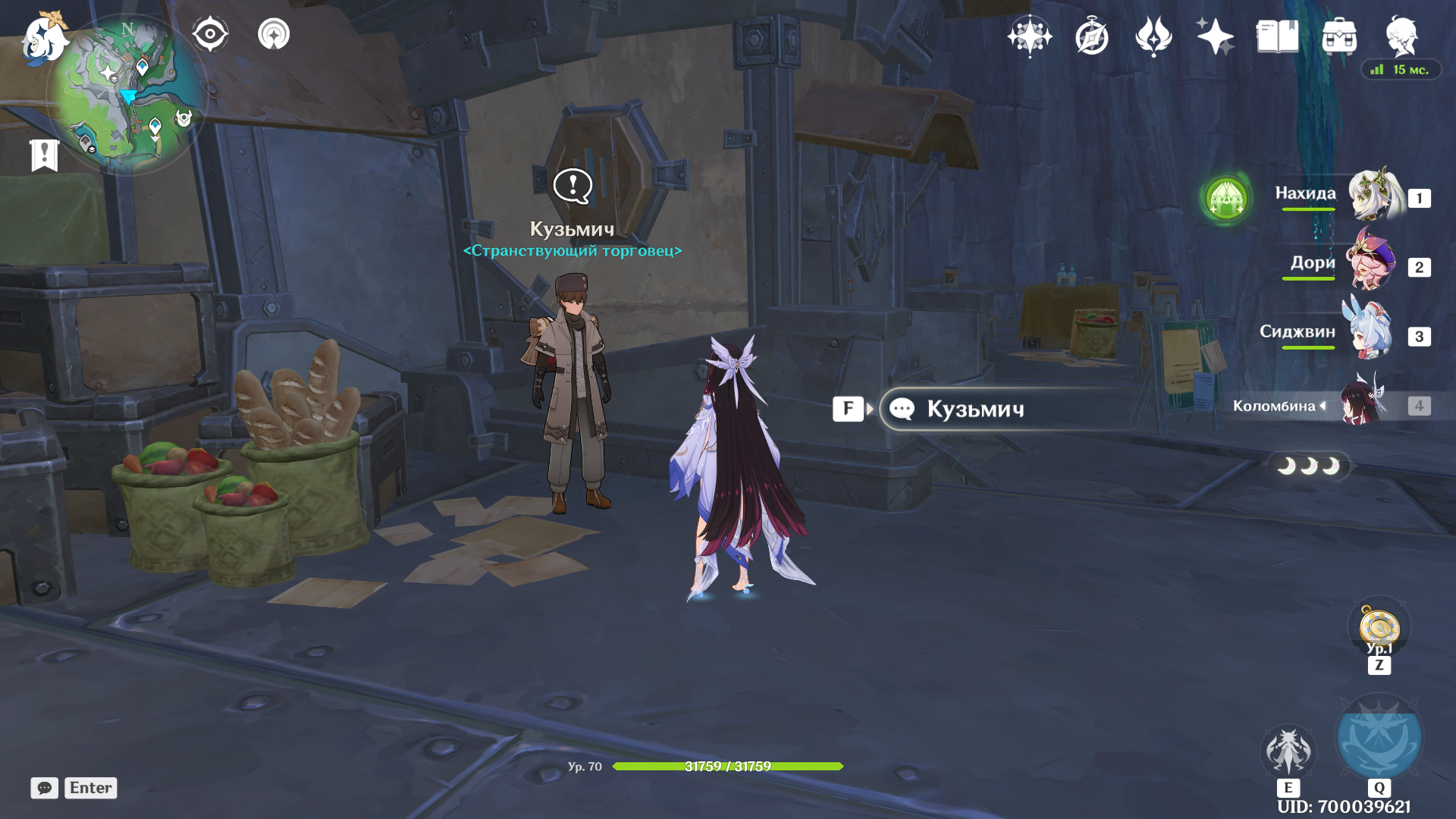The height and width of the screenshot is (819, 1456).
Task: Talk to Кузьмич via dialogue prompt
Action: (x=975, y=409)
